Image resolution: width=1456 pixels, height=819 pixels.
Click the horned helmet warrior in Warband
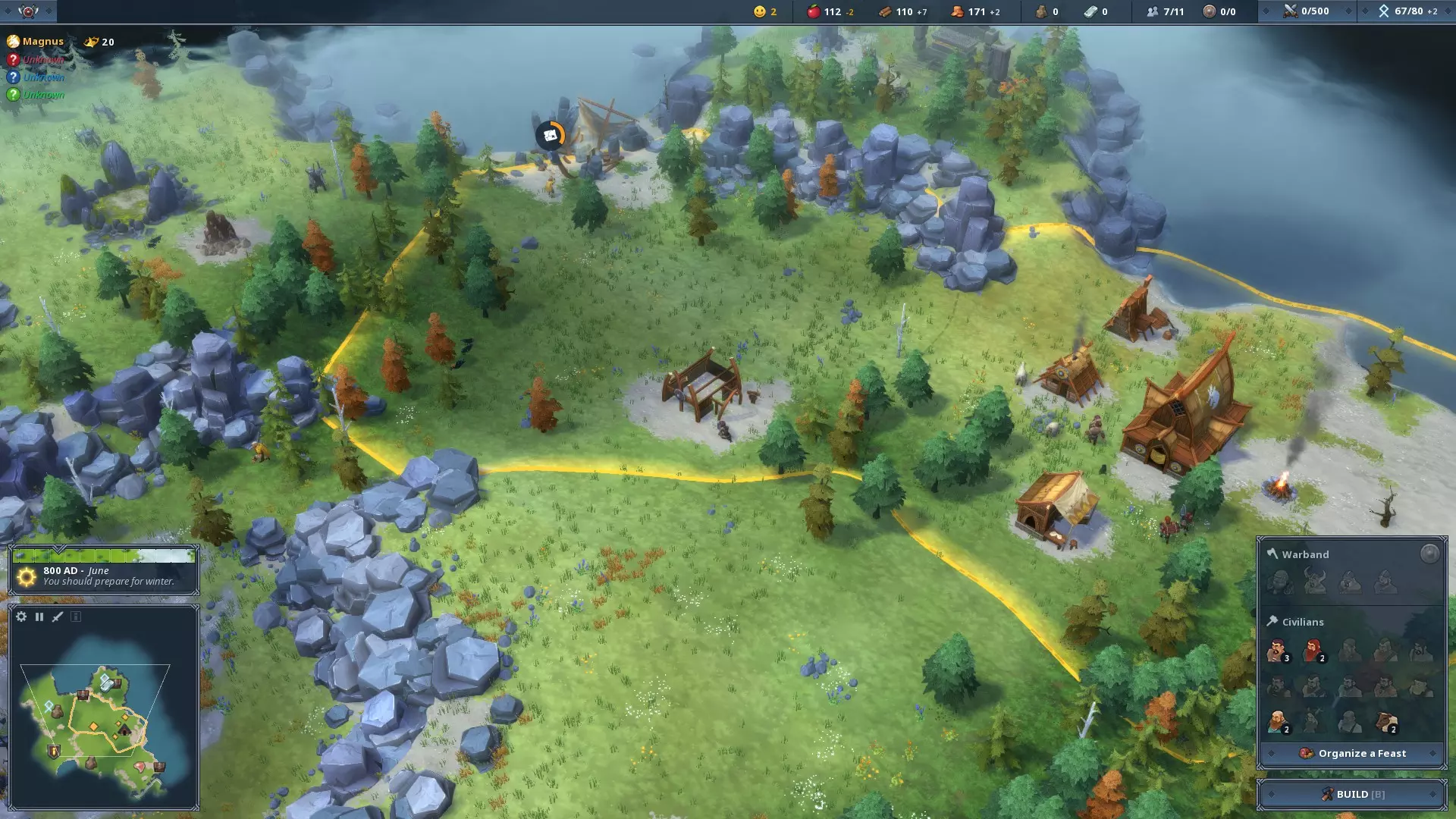(x=1314, y=582)
